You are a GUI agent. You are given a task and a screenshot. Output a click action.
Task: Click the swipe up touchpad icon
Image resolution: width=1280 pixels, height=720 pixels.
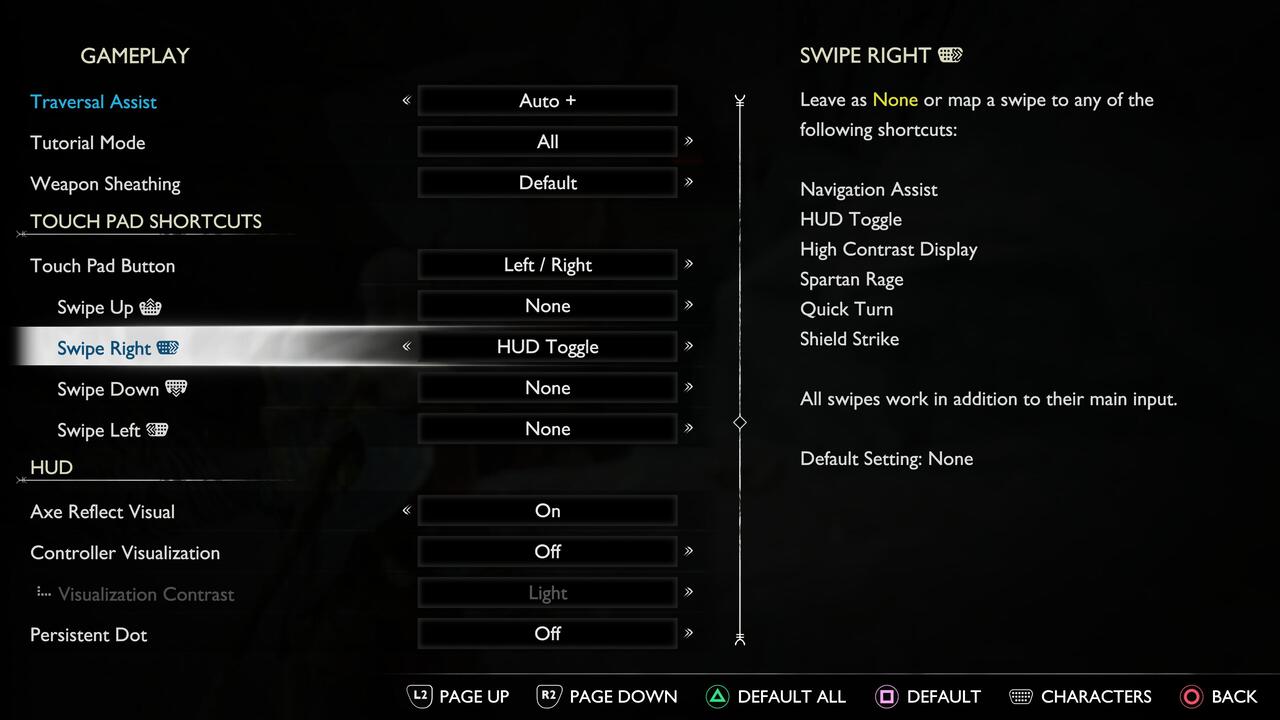tap(152, 307)
